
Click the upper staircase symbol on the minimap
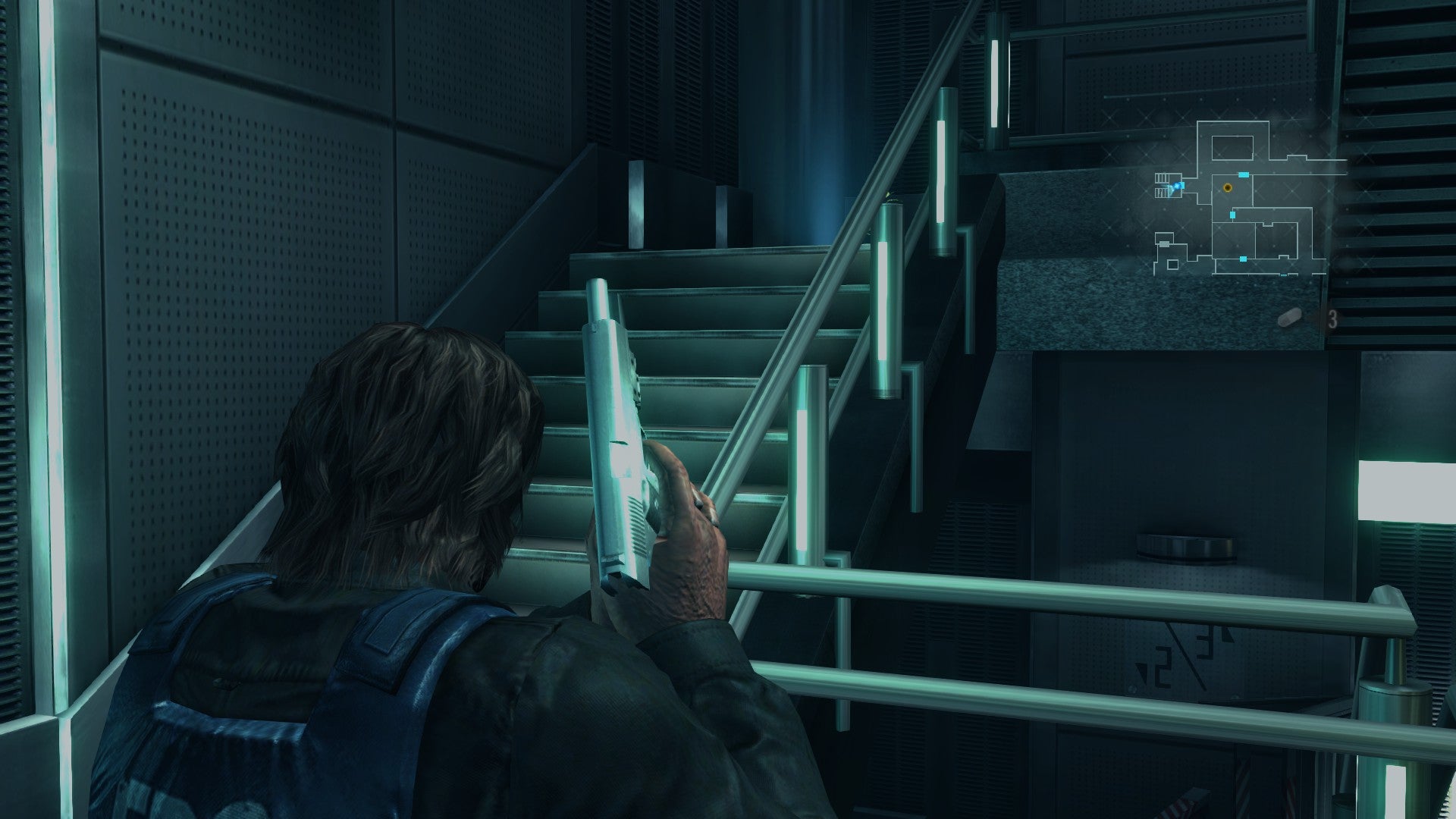pyautogui.click(x=1163, y=176)
